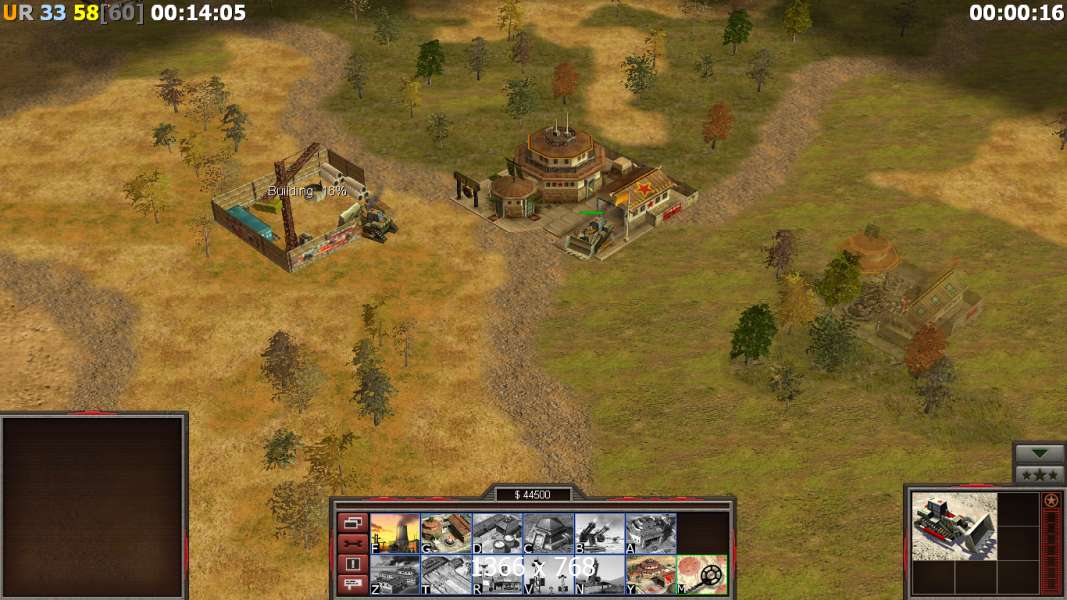Choose the speaker tower build icon (V)
This screenshot has width=1067, height=600.
click(x=548, y=575)
